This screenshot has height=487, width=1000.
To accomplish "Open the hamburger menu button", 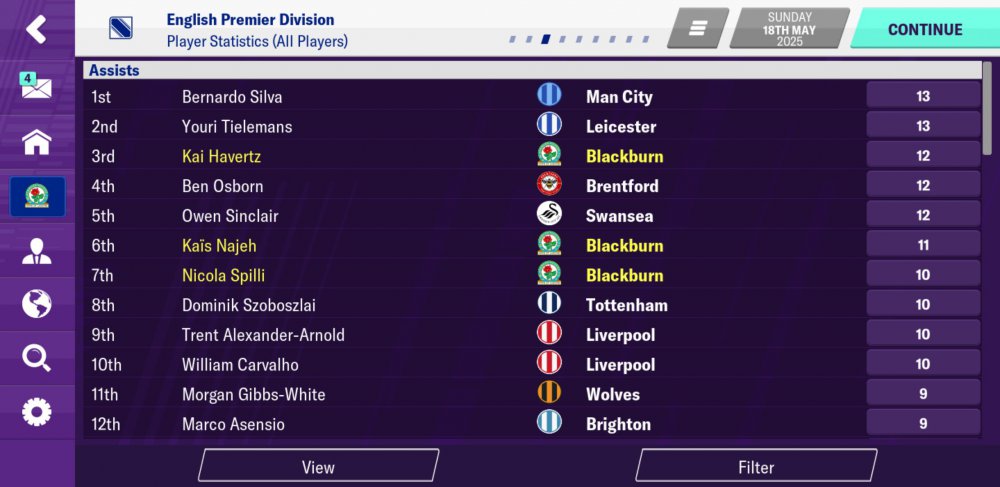I will coord(698,29).
